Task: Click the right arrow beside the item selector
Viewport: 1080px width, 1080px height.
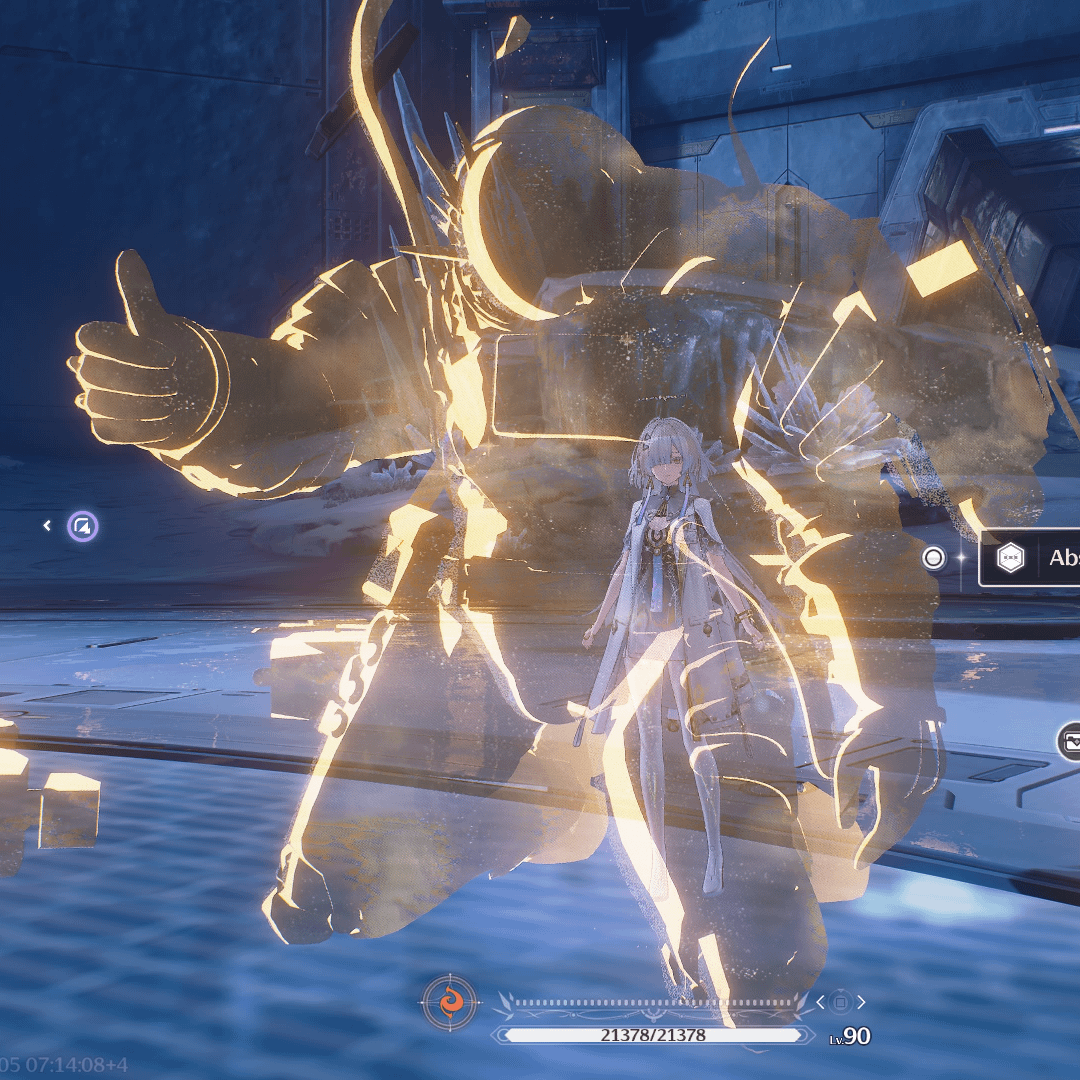Action: [862, 1002]
